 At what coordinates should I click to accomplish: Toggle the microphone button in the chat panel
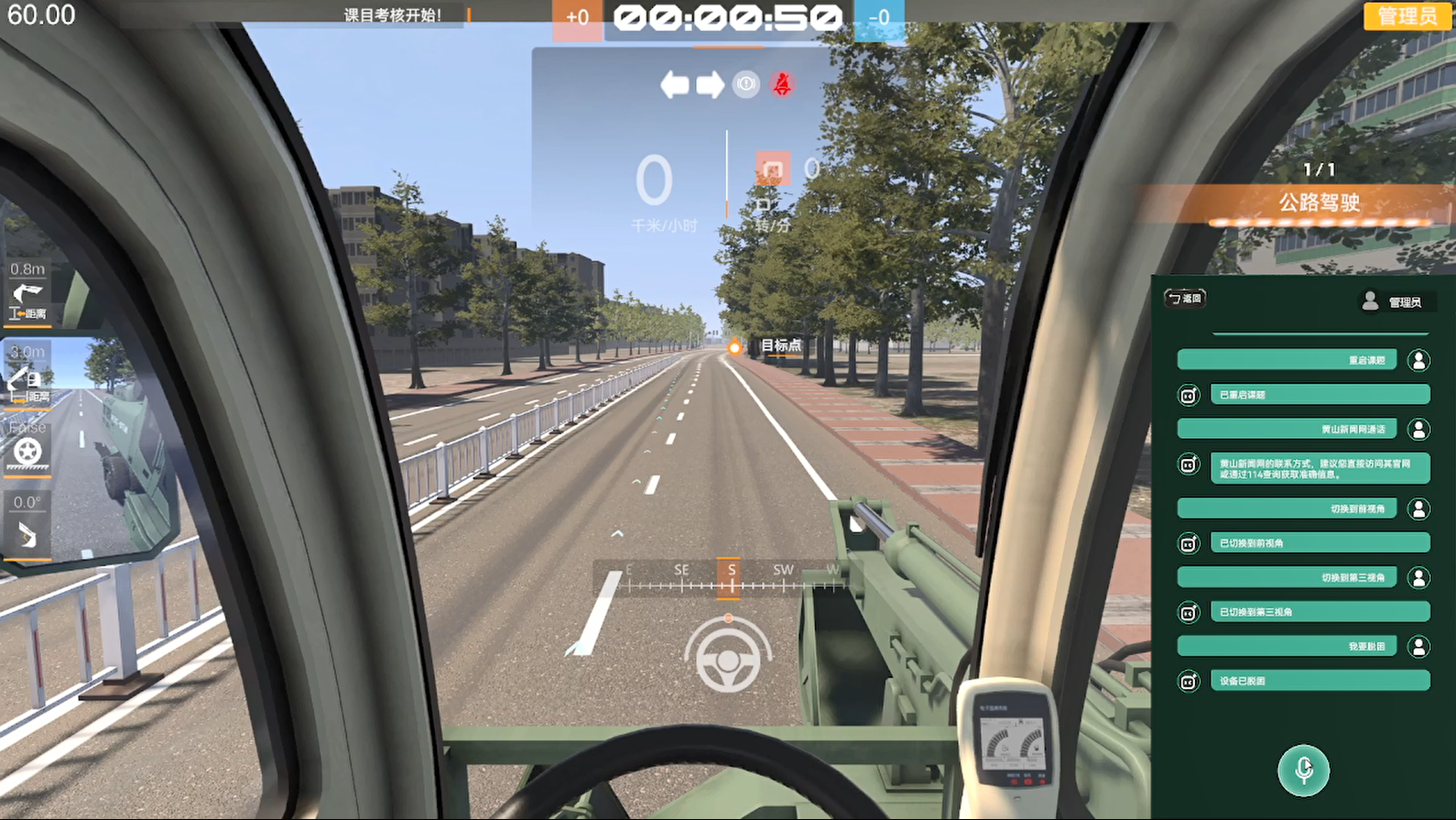point(1304,771)
